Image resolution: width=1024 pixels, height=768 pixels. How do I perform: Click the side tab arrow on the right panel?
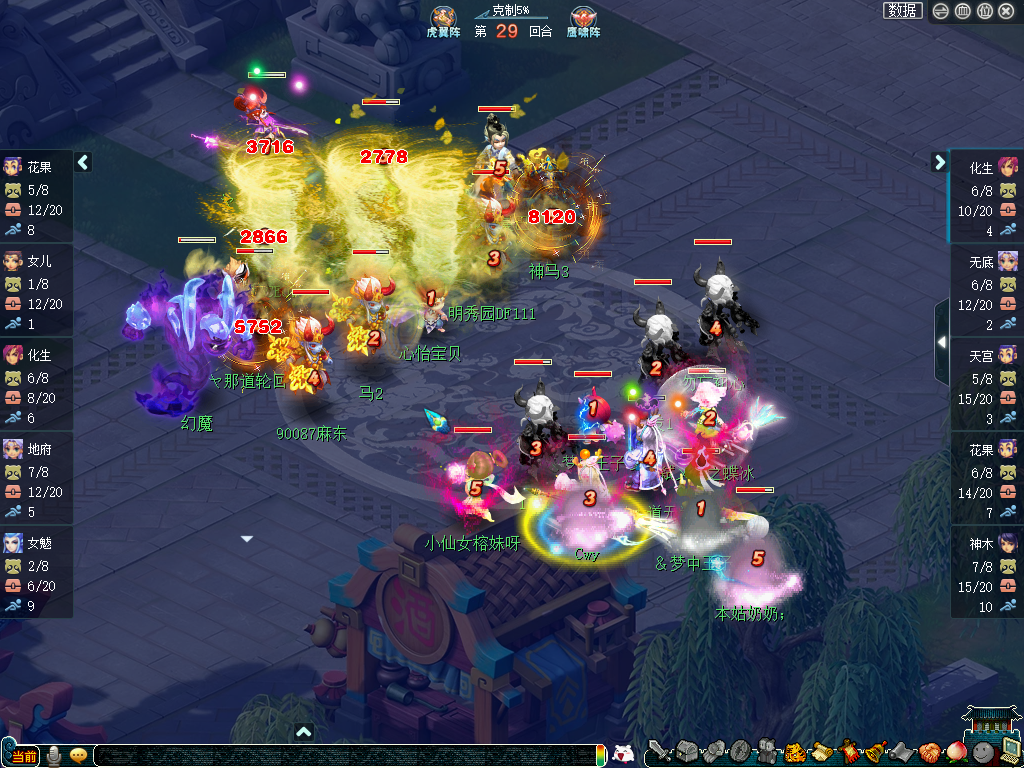[941, 342]
